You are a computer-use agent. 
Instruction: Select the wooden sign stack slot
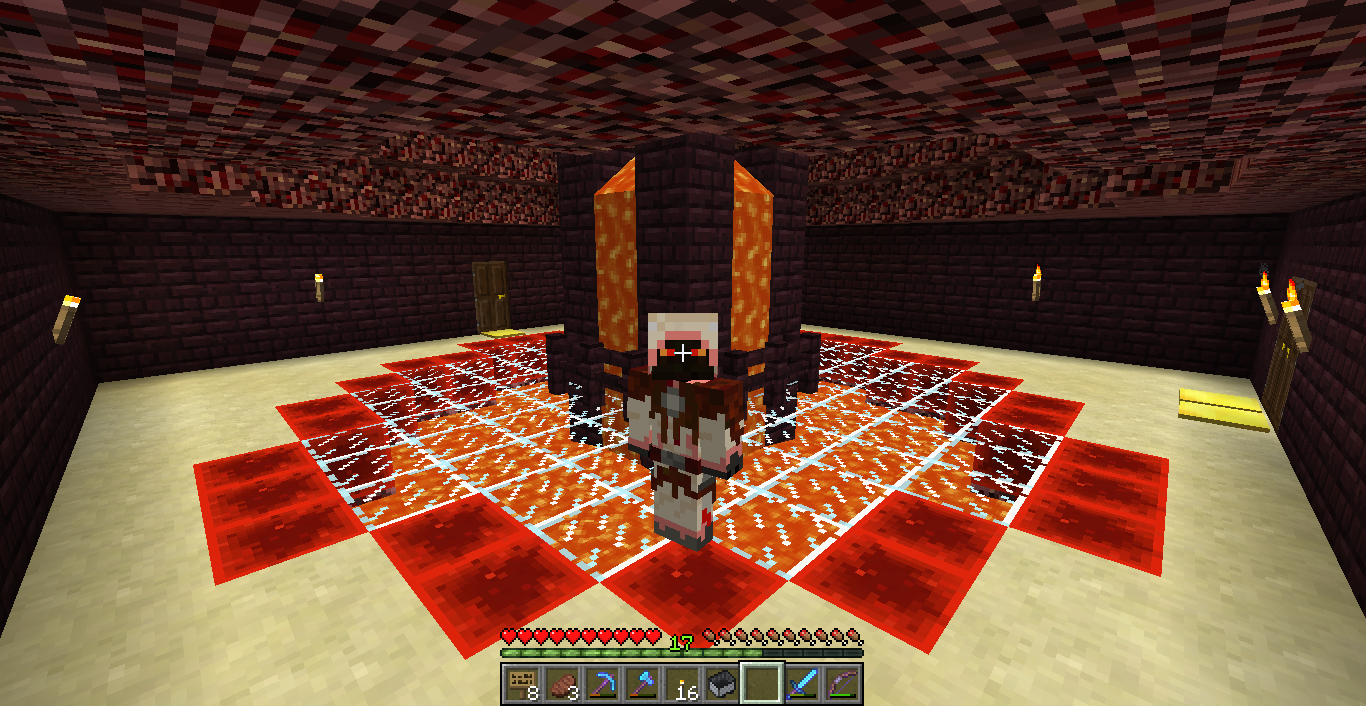coord(522,684)
